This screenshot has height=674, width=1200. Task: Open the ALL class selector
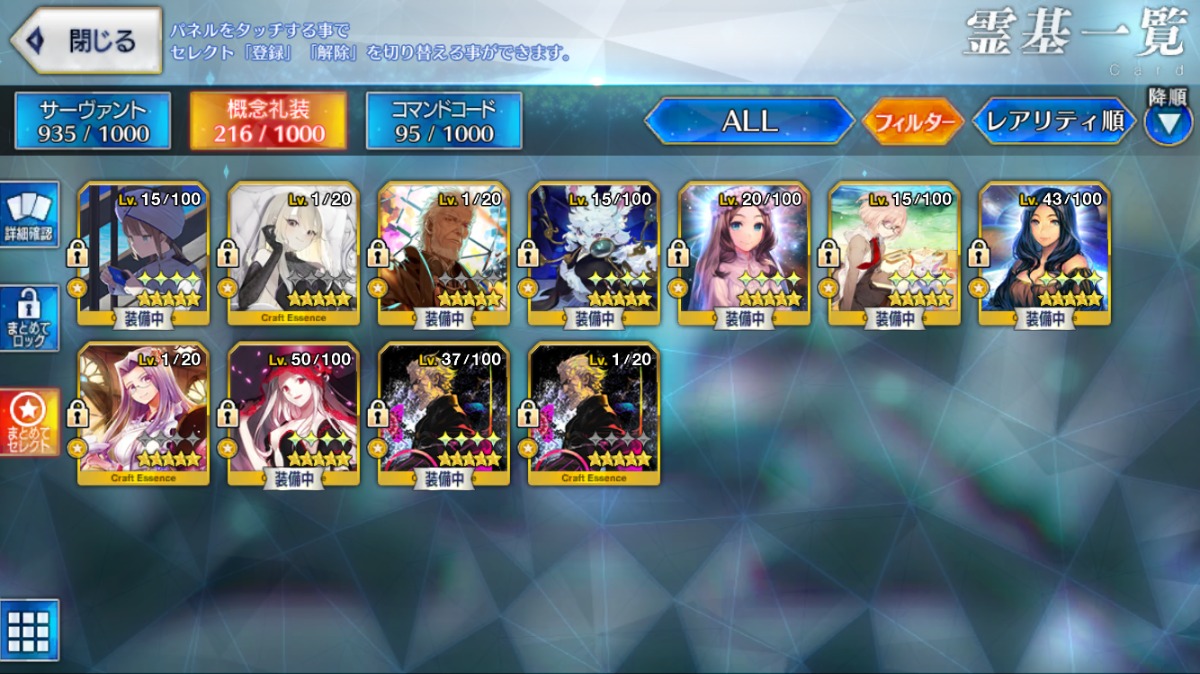click(749, 121)
